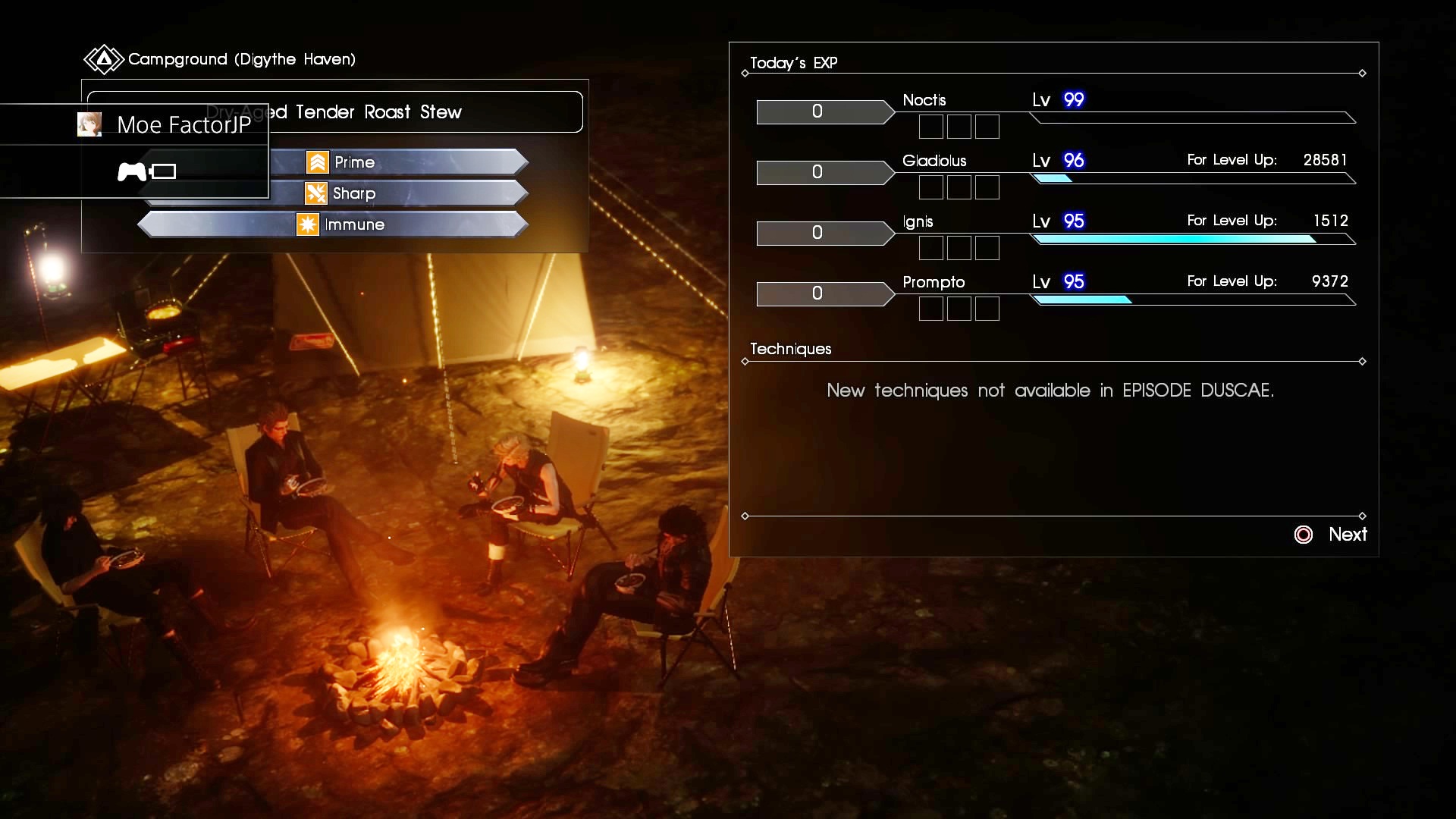Image resolution: width=1456 pixels, height=819 pixels.
Task: Select the Tender Roast Stew meal title
Action: (378, 112)
